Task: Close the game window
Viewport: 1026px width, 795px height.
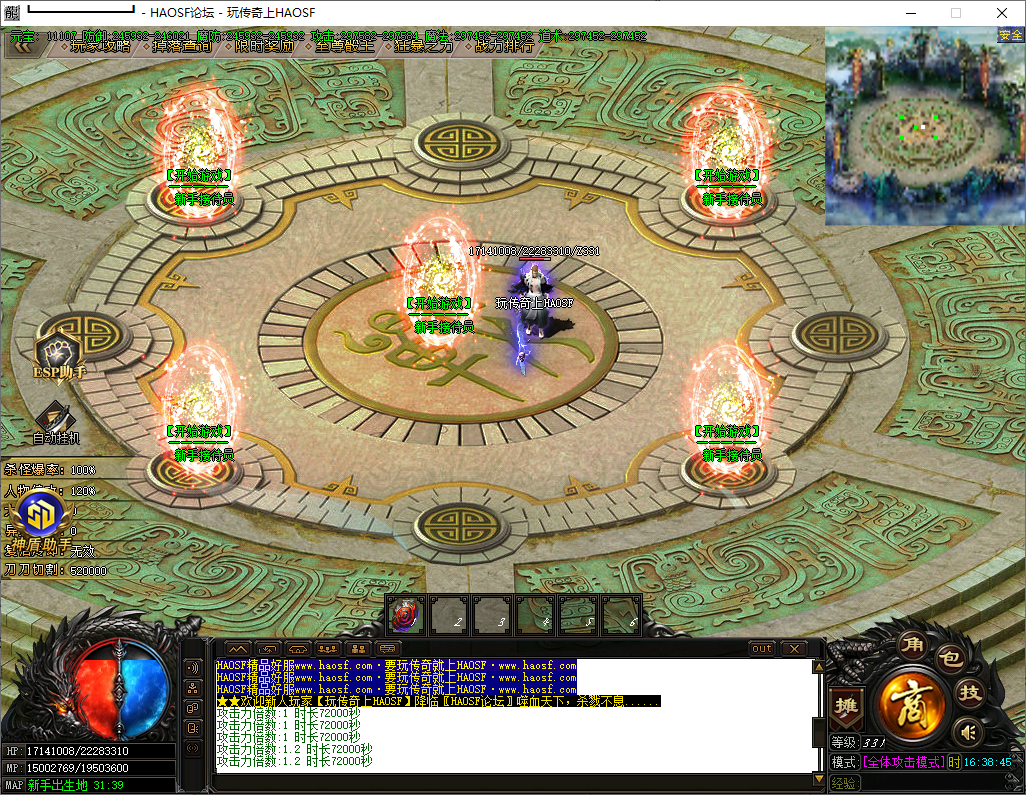Action: click(1002, 13)
